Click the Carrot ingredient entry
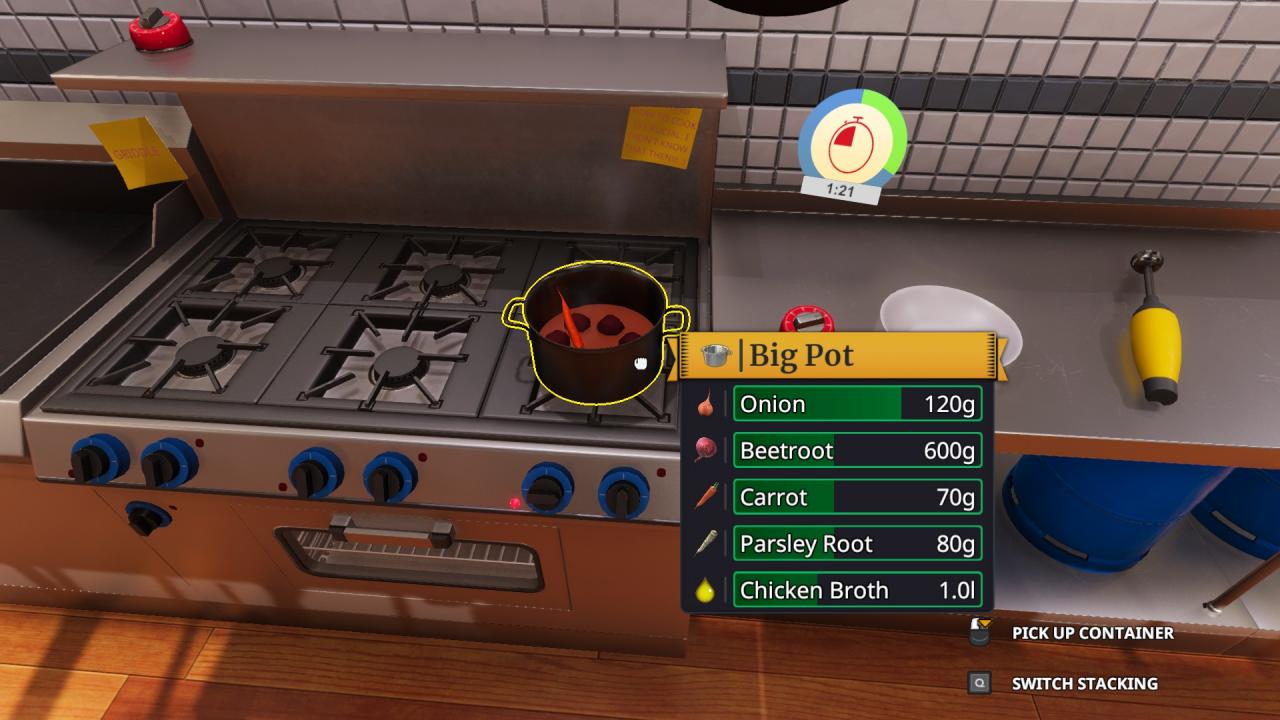This screenshot has width=1280, height=720. click(857, 497)
